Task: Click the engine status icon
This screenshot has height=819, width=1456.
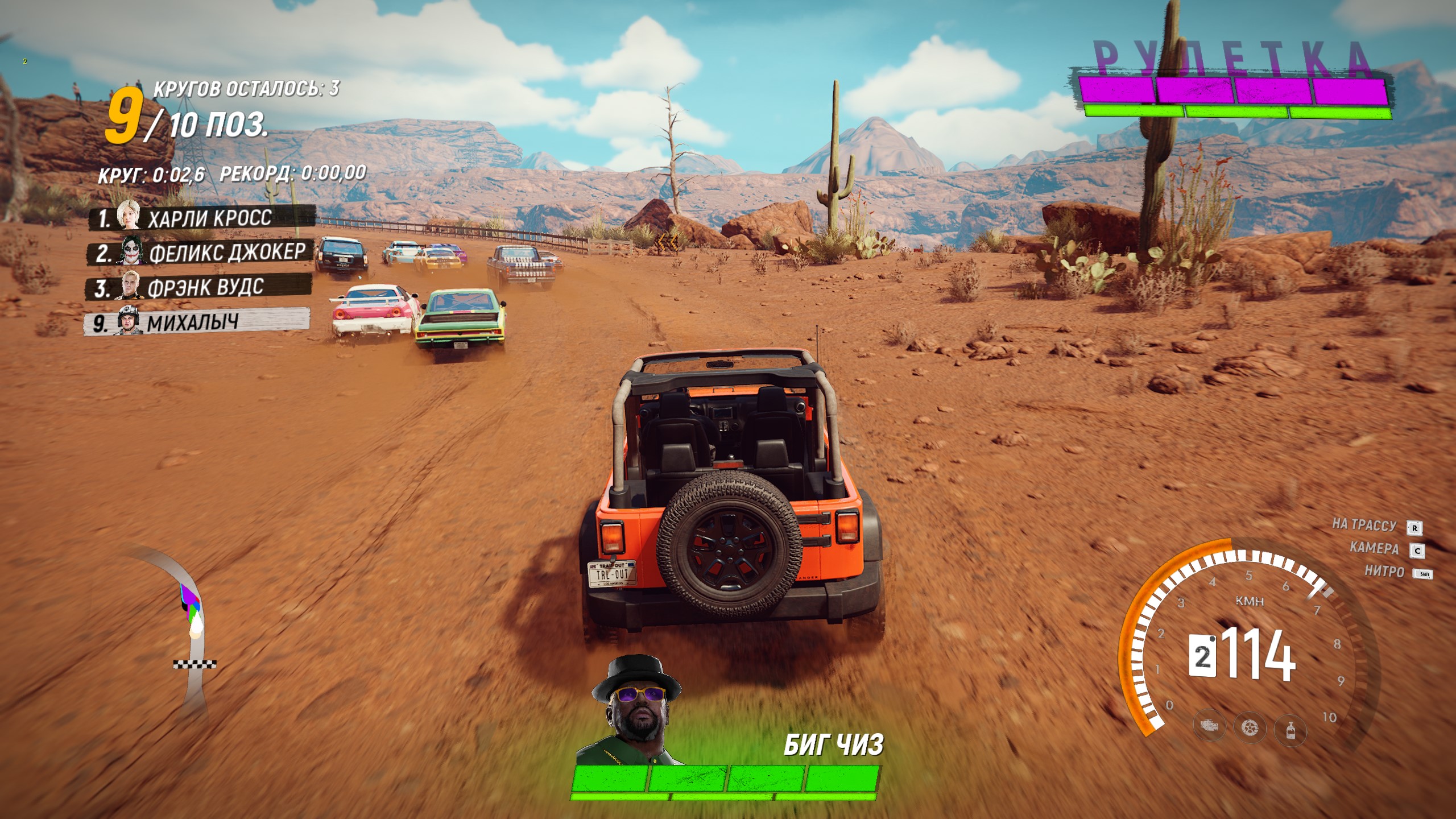Action: pos(1210,726)
